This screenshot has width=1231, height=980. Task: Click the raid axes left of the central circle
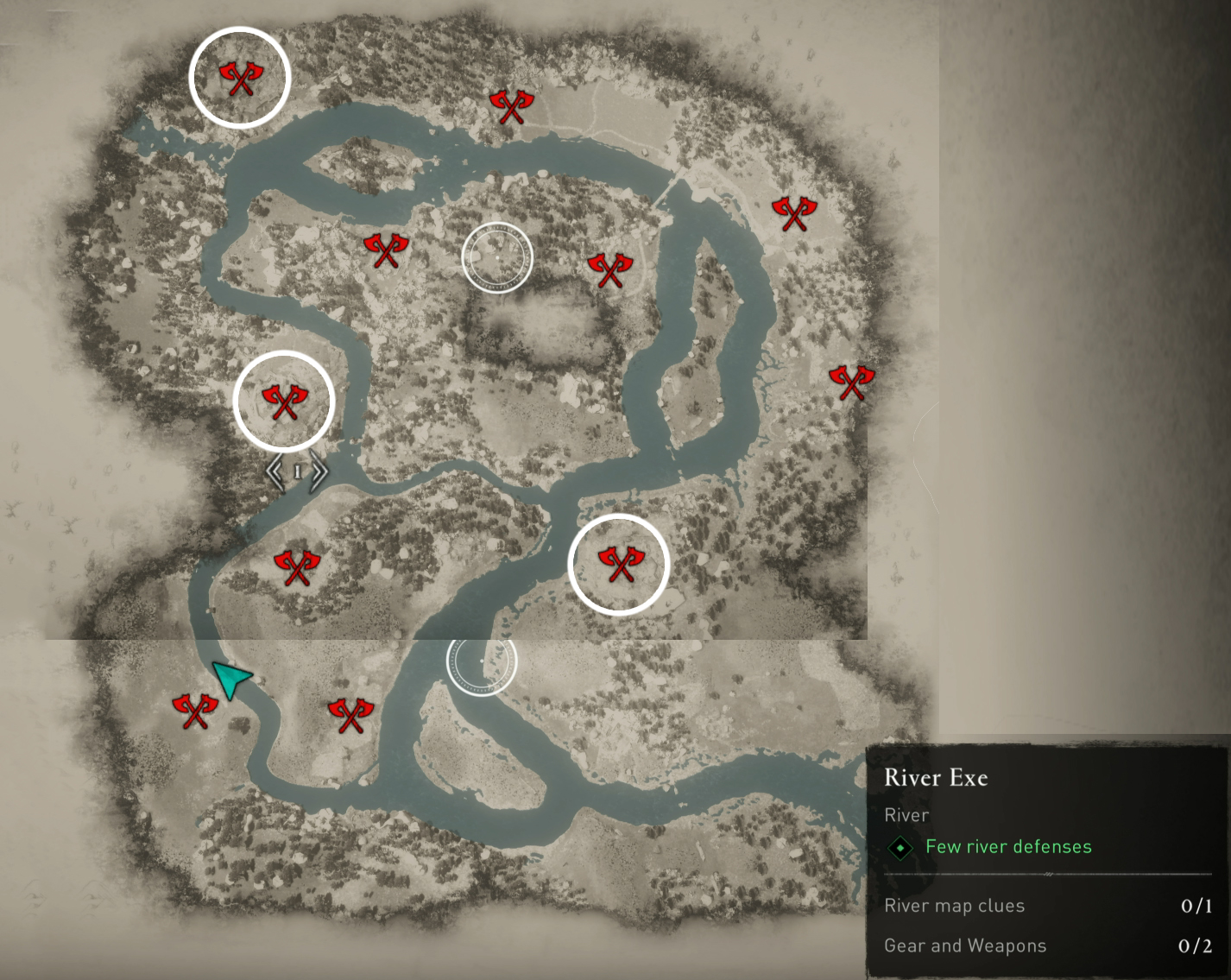(x=387, y=251)
